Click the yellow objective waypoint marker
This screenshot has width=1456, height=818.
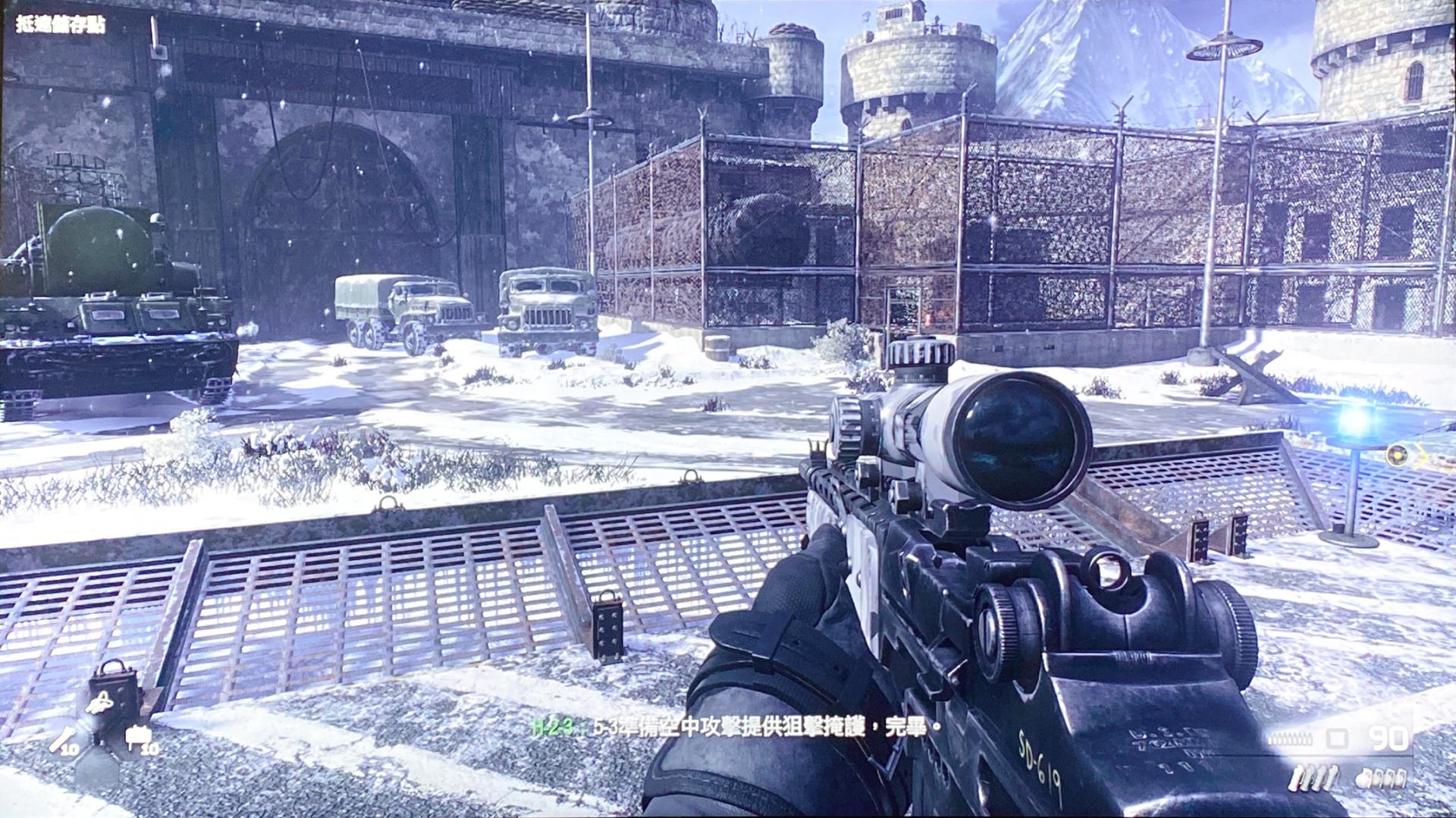pyautogui.click(x=1397, y=455)
